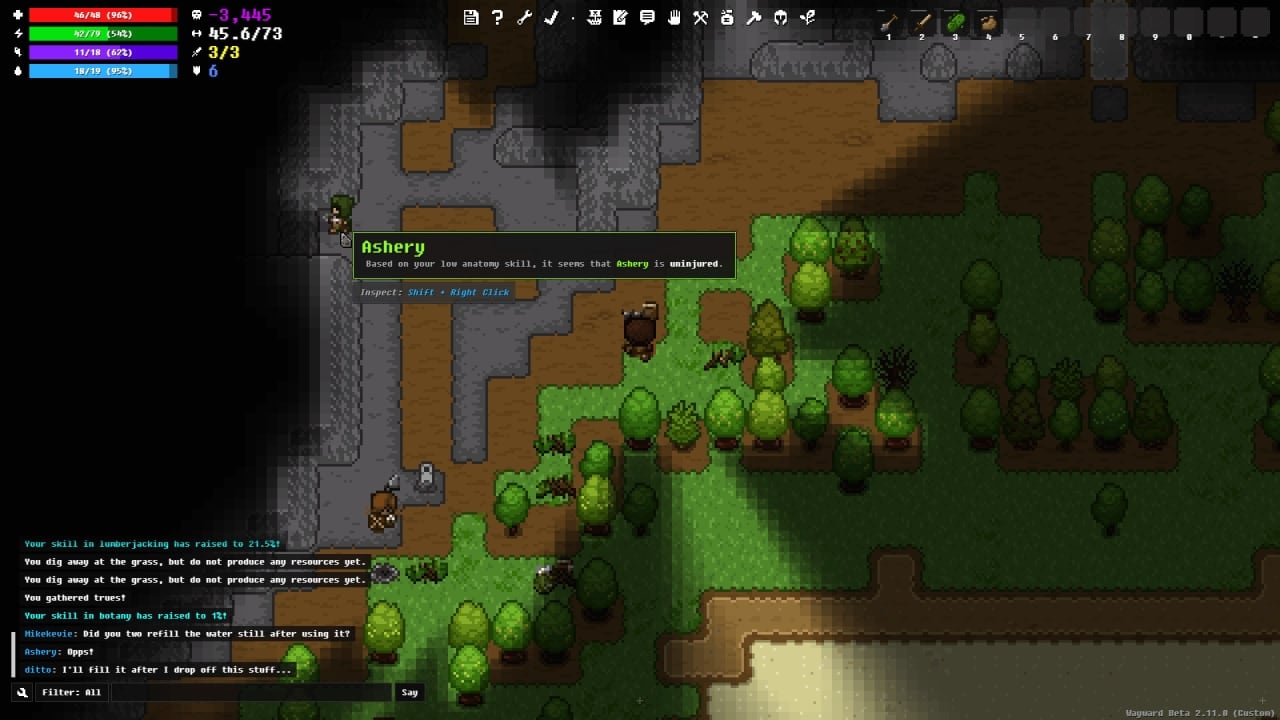
Task: Open crafting with the crossed tools icon
Action: click(701, 17)
